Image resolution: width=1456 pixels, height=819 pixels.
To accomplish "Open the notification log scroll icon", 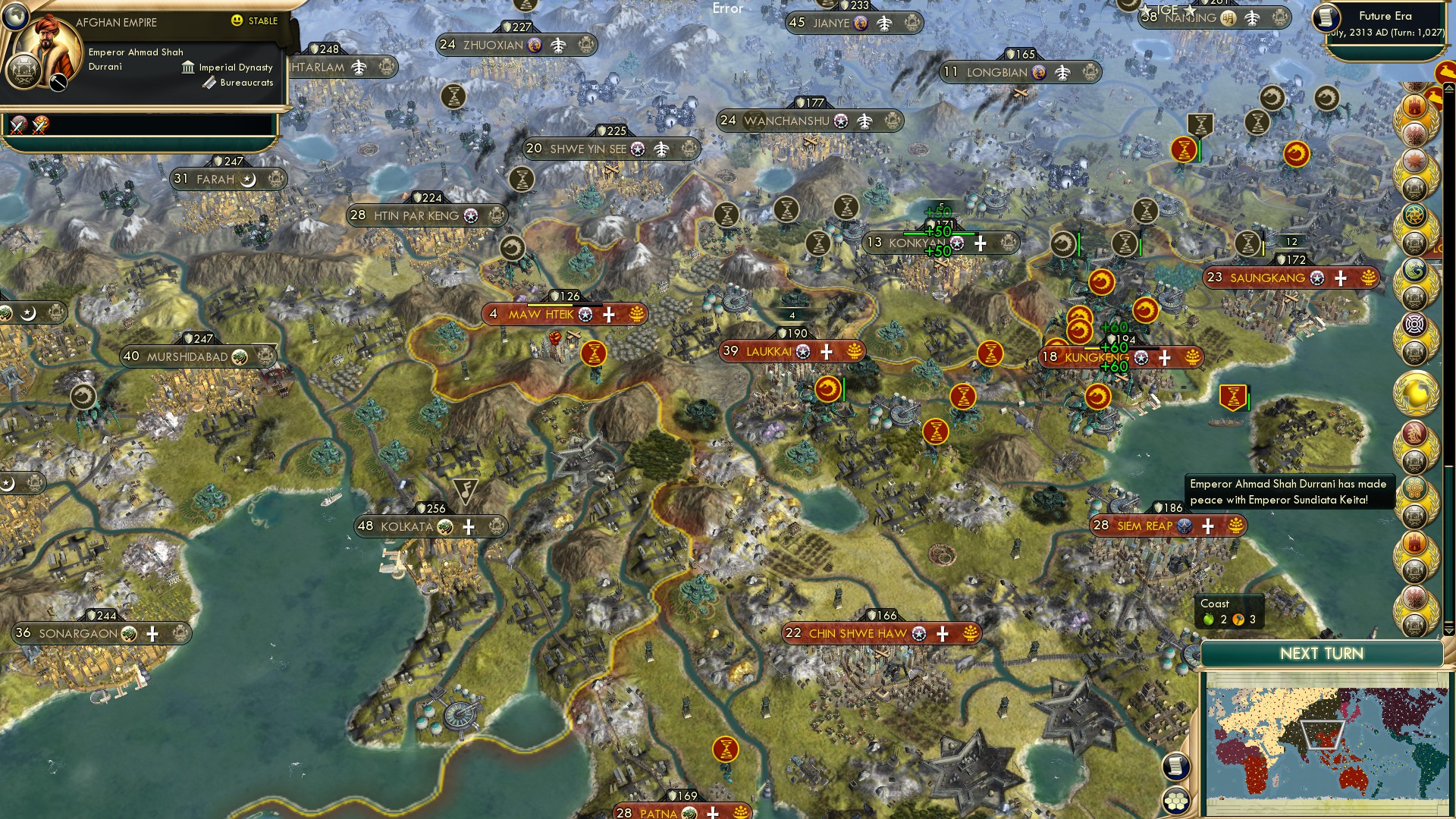I will point(1176,768).
